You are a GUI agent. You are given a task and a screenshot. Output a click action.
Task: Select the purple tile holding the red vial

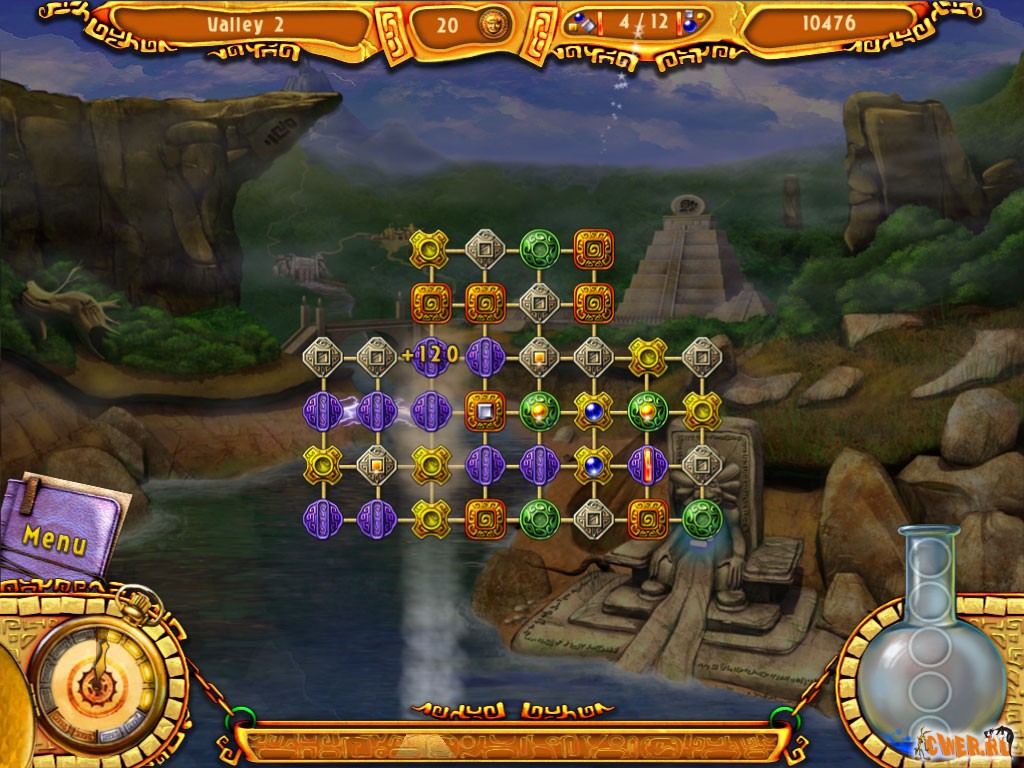click(648, 465)
